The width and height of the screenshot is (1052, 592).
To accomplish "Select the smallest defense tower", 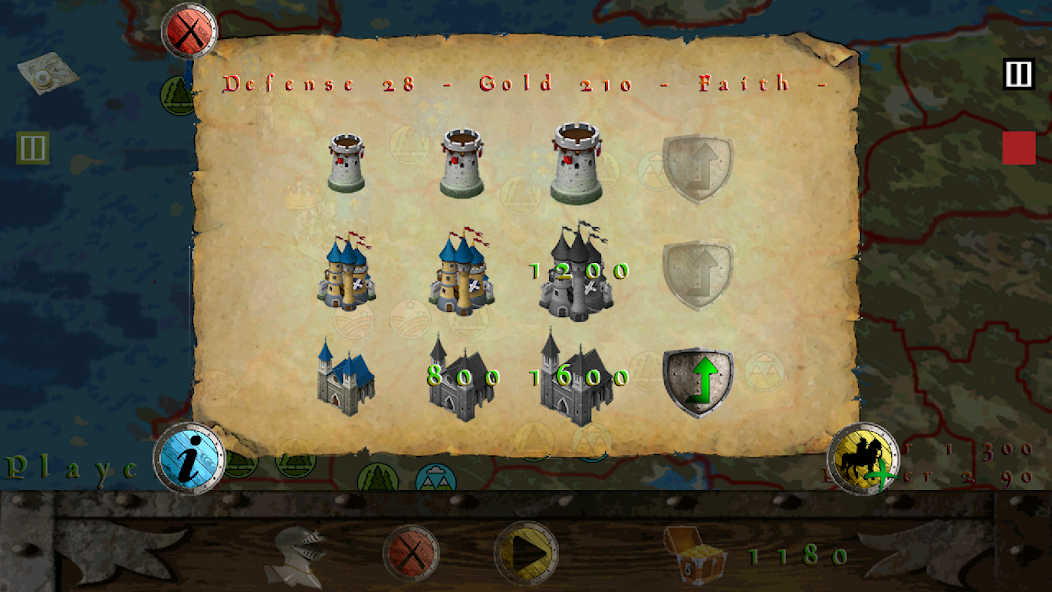I will pyautogui.click(x=346, y=164).
